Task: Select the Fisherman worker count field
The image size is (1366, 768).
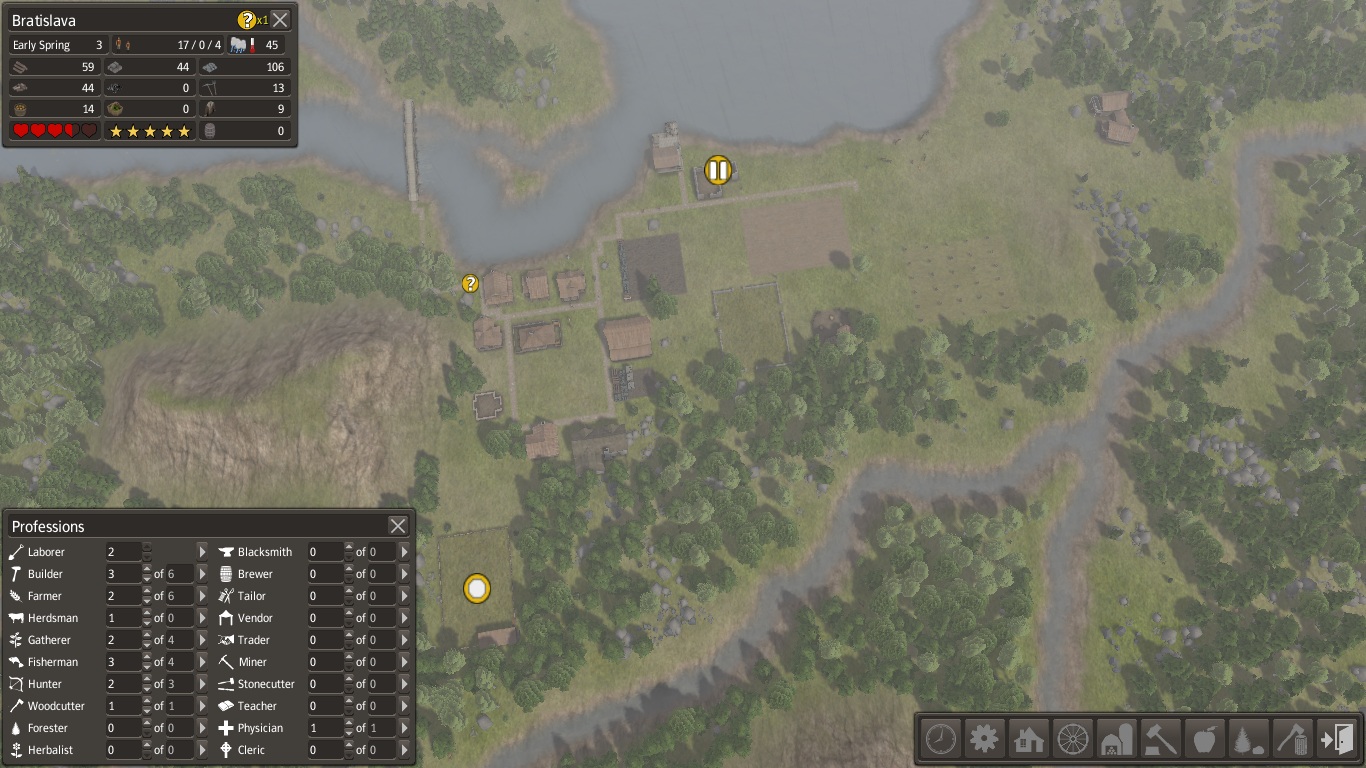Action: tap(124, 662)
